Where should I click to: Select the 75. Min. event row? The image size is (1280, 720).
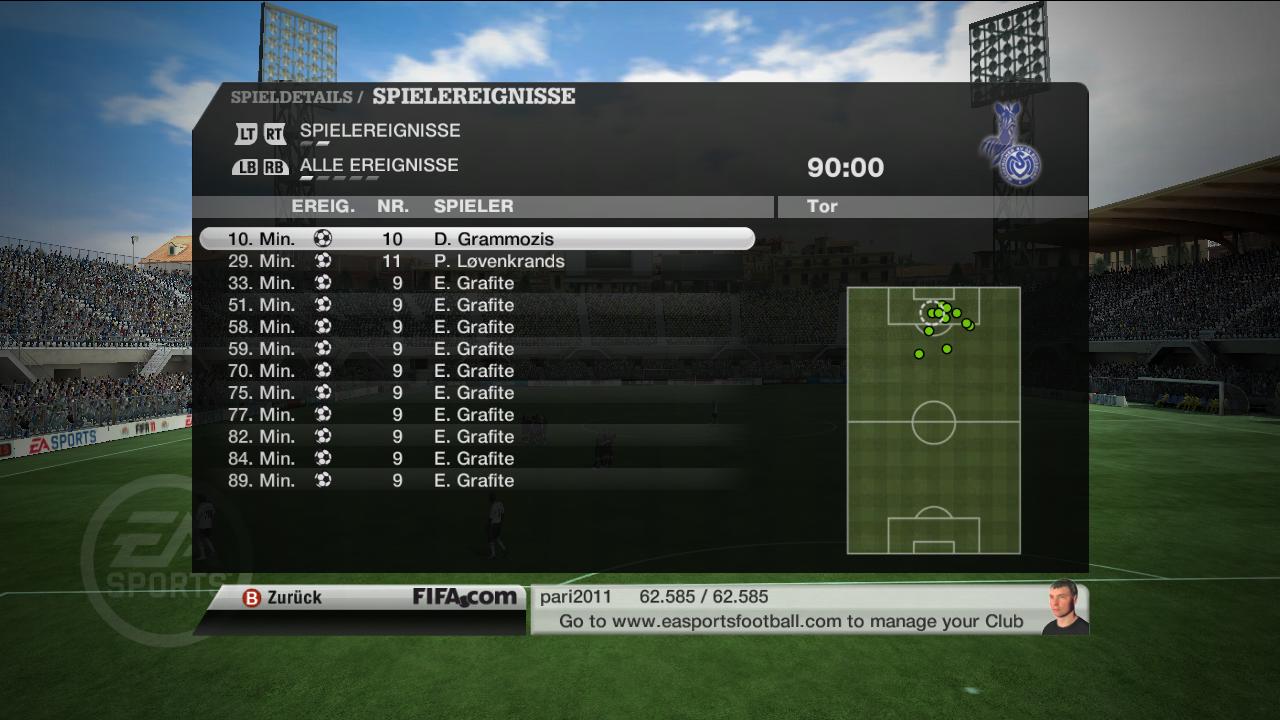tap(476, 393)
